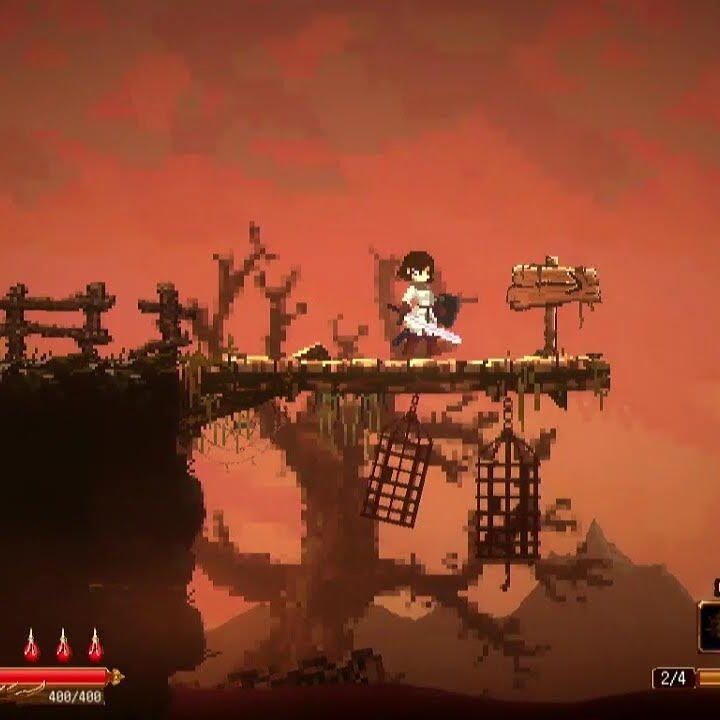
Task: Select the gold-framed equipped item slot
Action: 710,627
